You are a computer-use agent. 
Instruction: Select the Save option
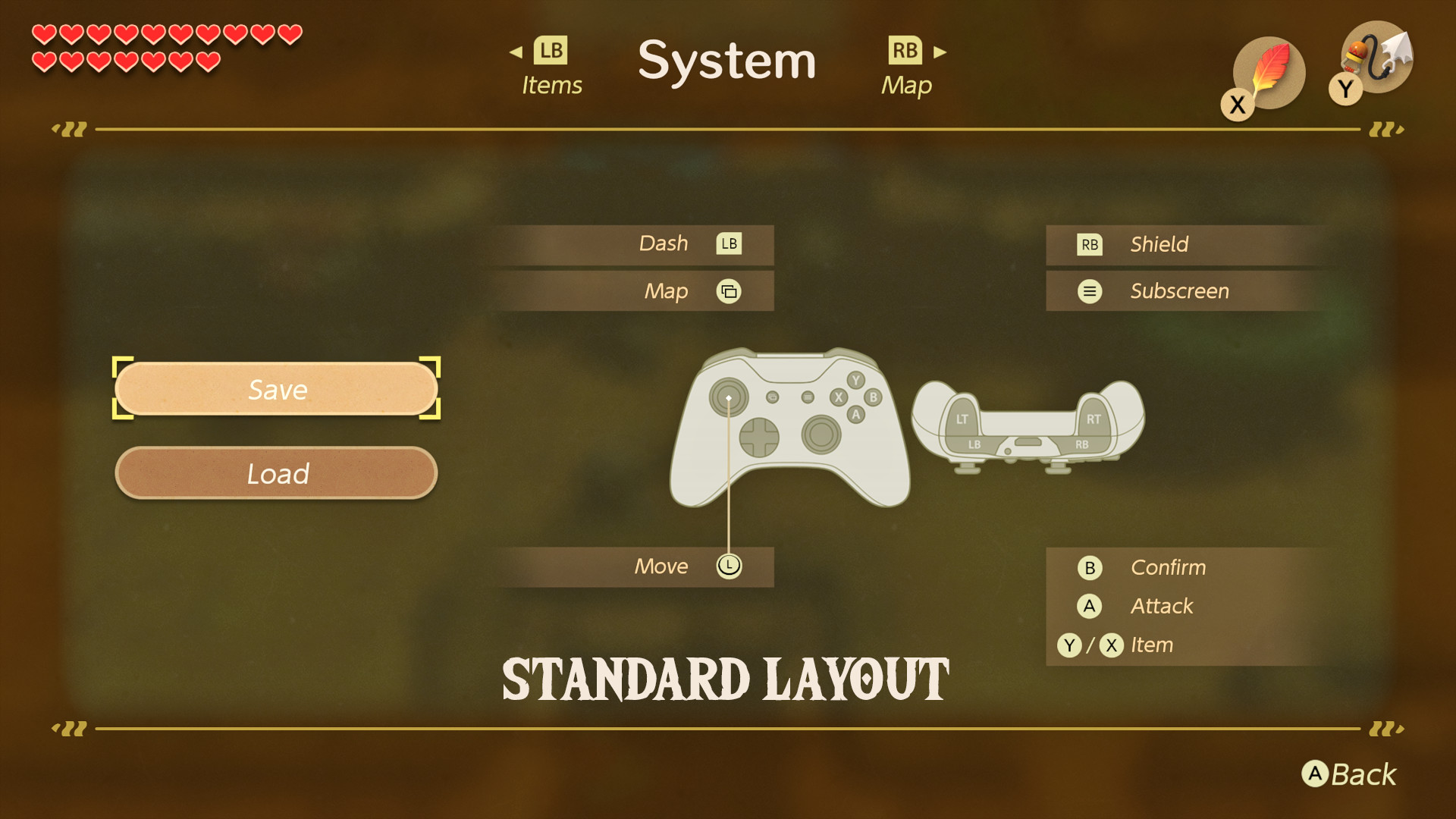tap(277, 390)
